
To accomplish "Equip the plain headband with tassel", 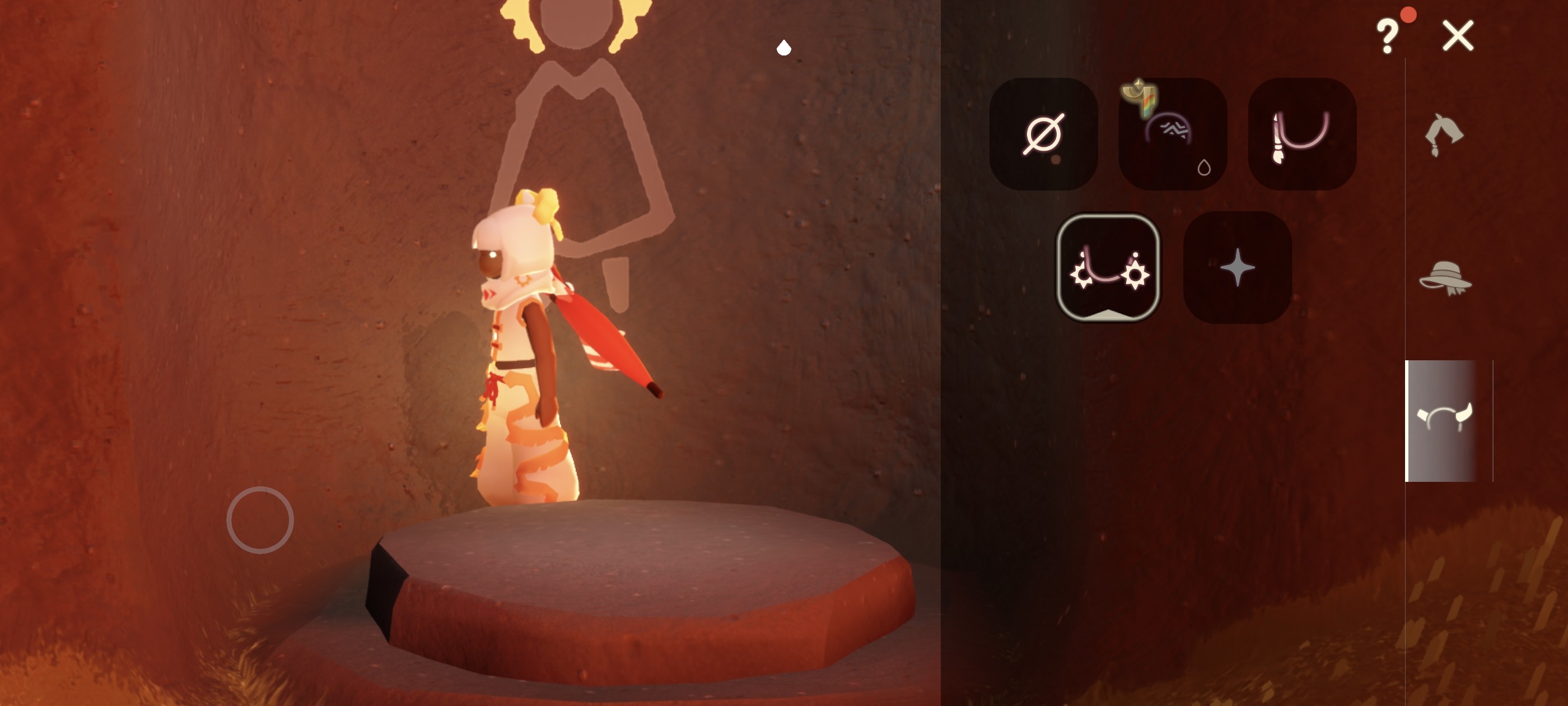I will (1301, 134).
